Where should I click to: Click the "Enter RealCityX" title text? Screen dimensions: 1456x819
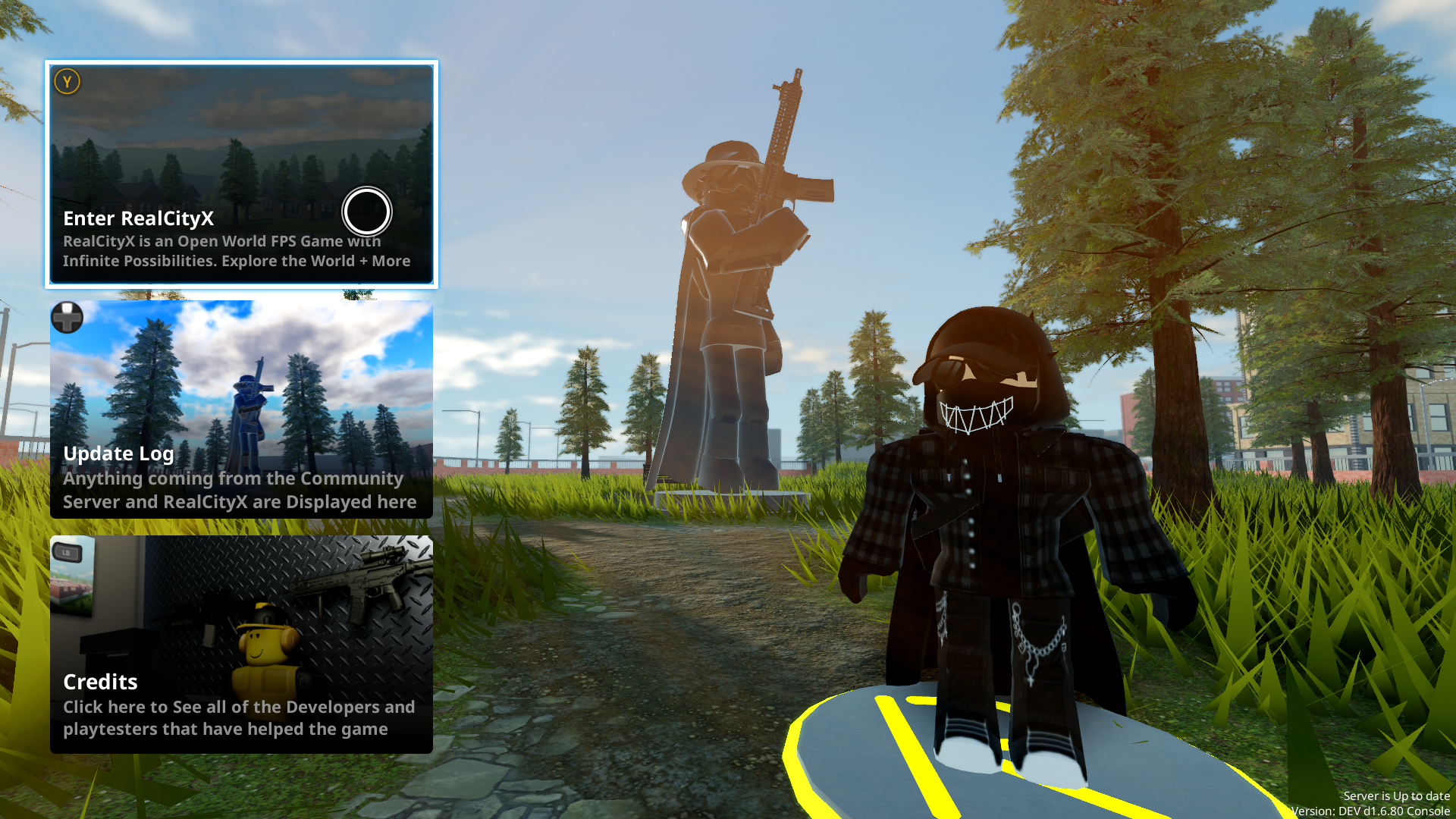point(139,219)
